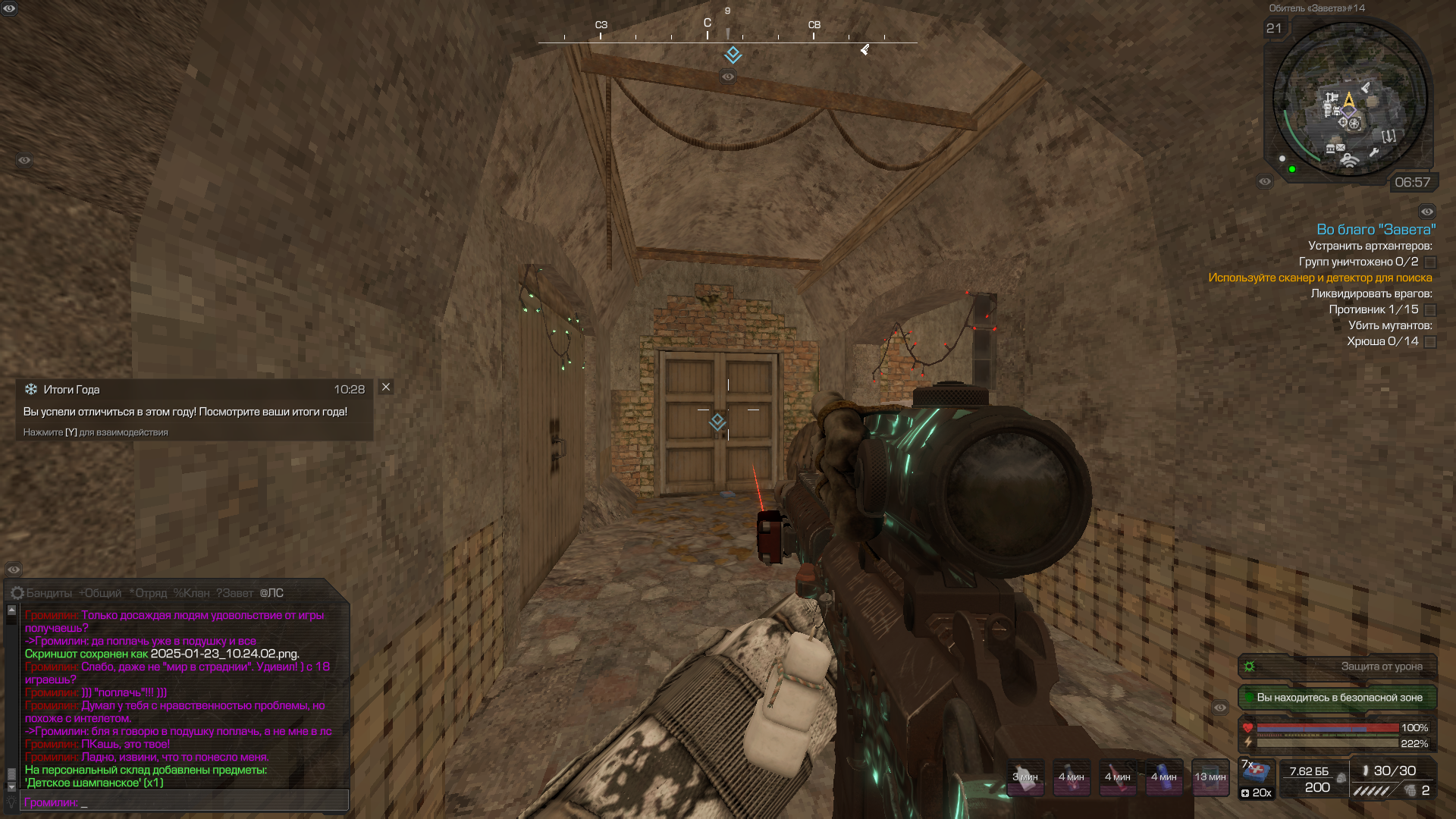Image resolution: width=1456 pixels, height=819 pixels.
Task: Toggle the eye icon above the chat window
Action: 14,570
